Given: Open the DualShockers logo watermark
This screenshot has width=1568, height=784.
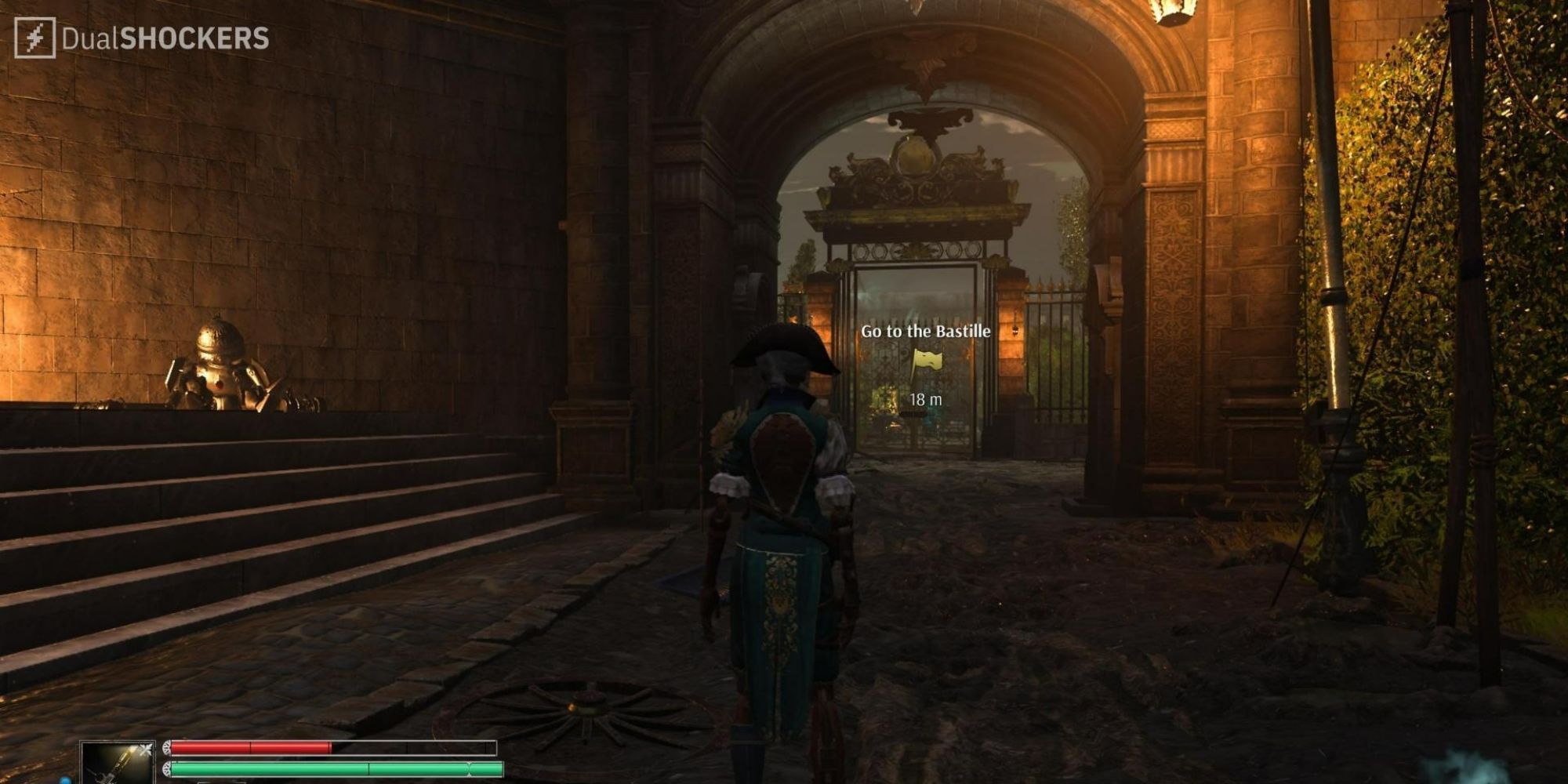Looking at the screenshot, I should pyautogui.click(x=142, y=38).
